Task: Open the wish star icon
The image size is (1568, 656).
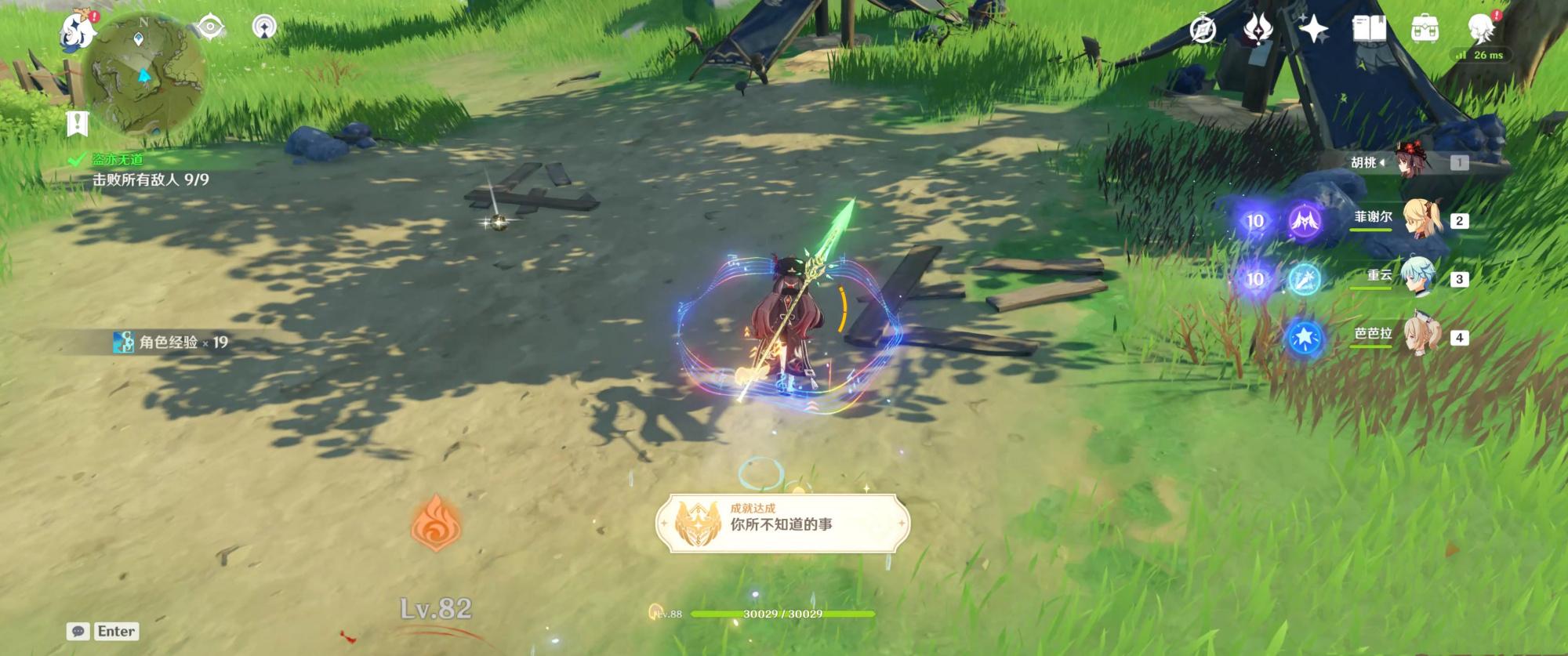Action: [1313, 30]
